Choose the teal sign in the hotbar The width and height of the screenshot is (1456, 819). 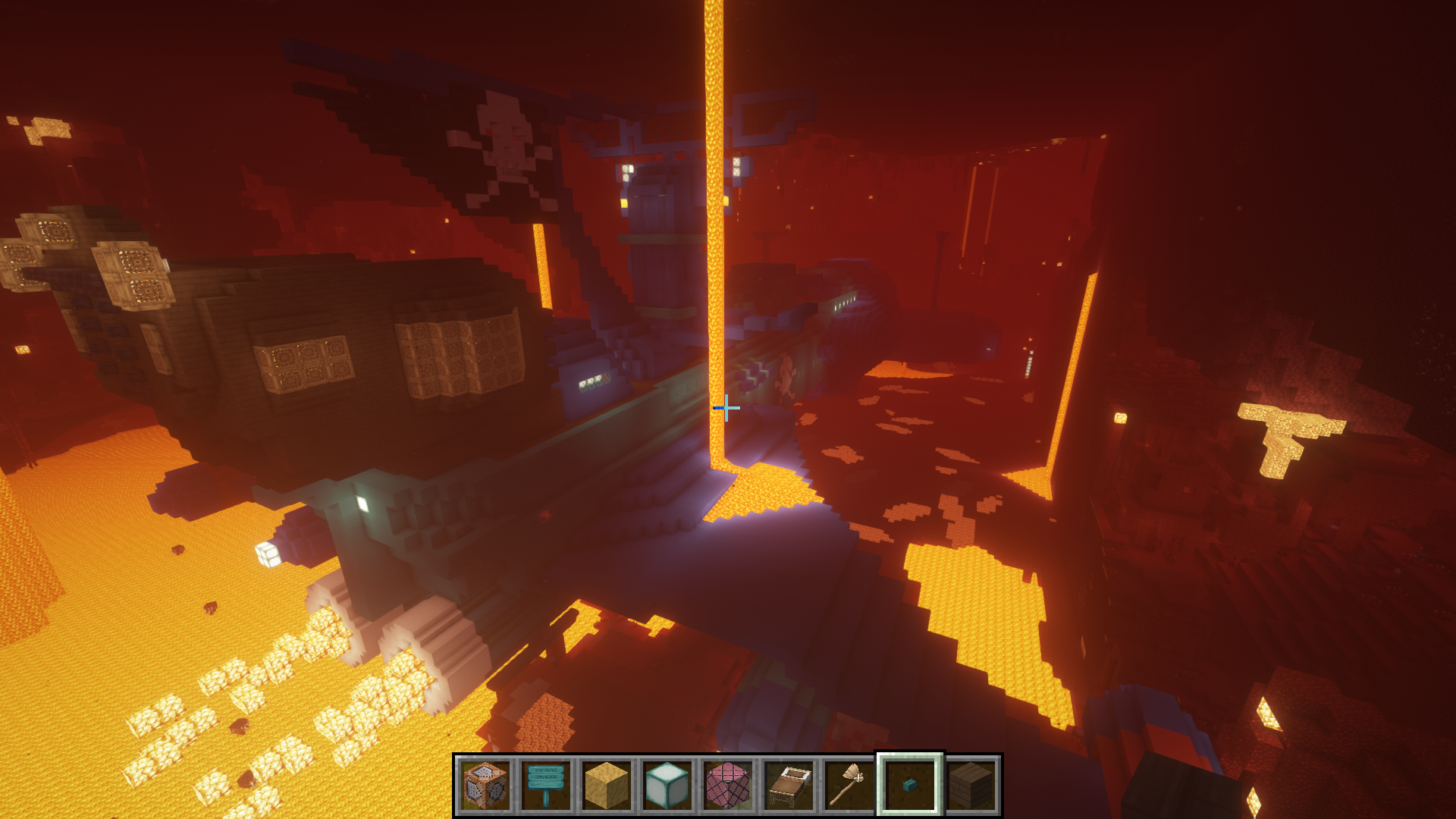(546, 786)
